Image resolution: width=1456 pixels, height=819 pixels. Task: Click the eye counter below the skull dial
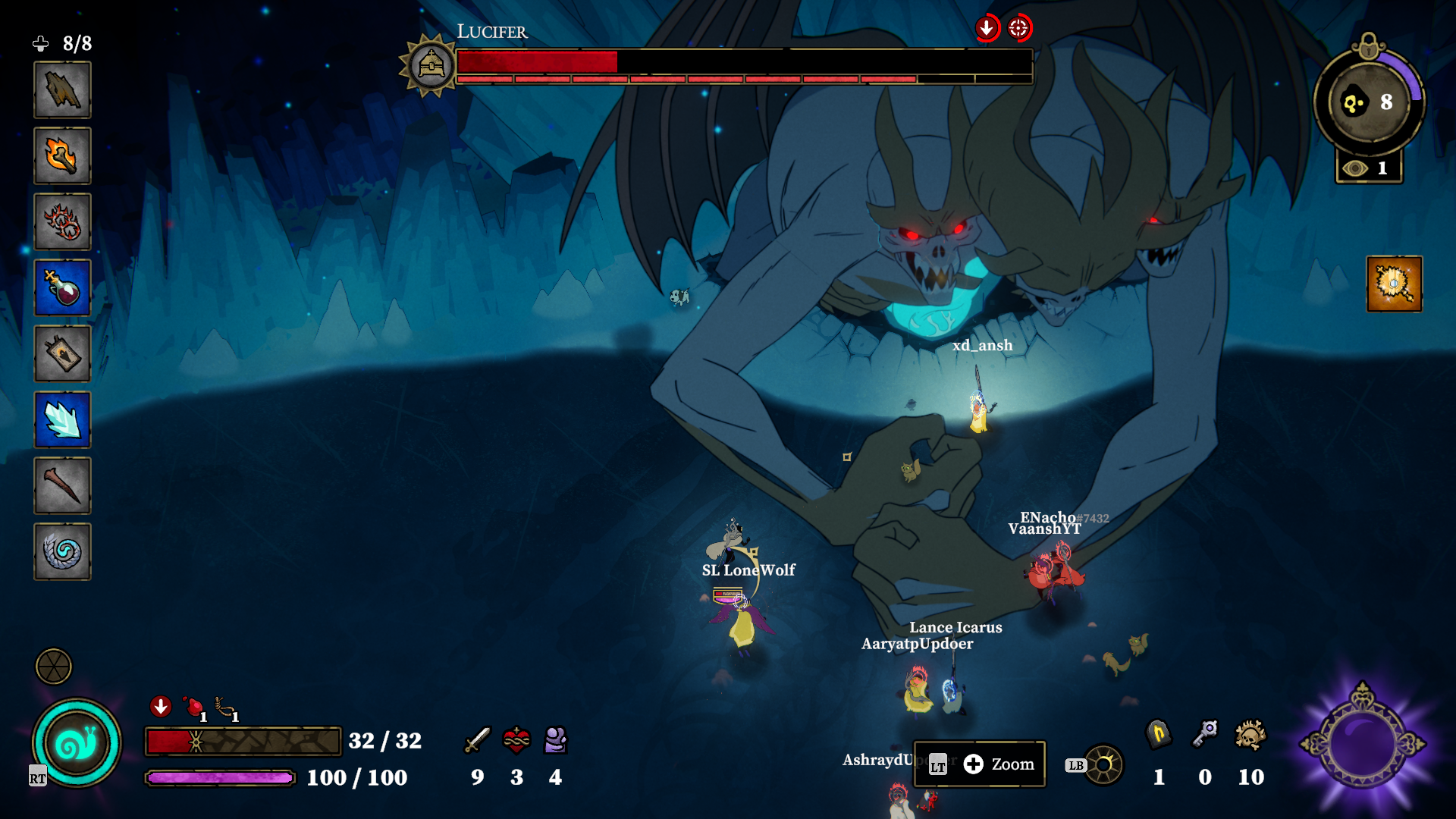click(1369, 168)
